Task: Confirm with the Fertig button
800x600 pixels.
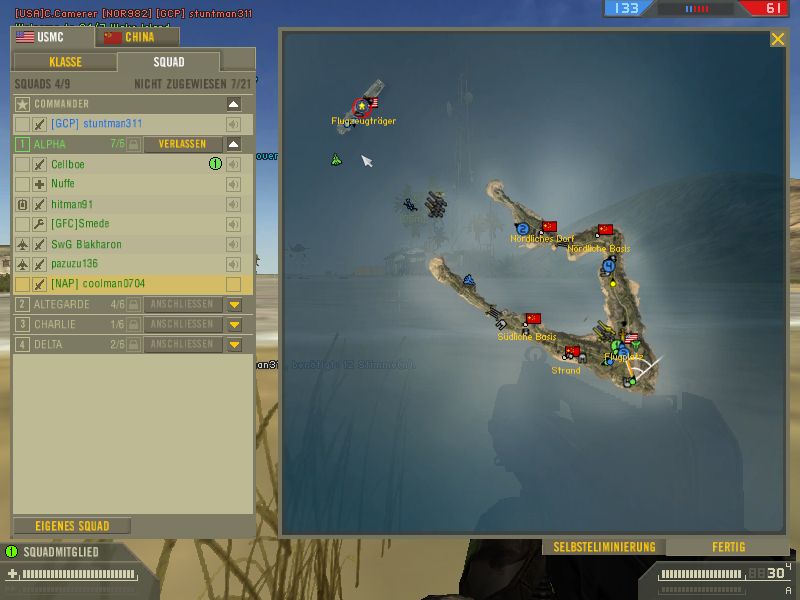Action: pos(728,547)
